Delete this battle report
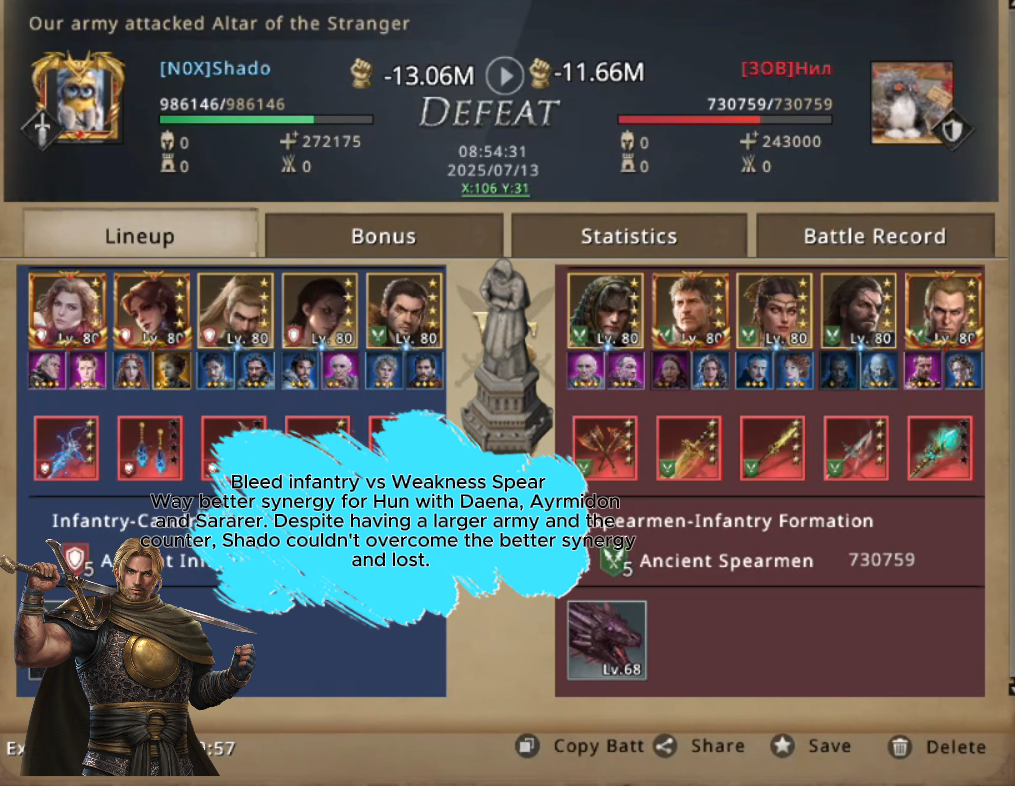Screen dimensions: 1015x786 pyautogui.click(x=938, y=746)
